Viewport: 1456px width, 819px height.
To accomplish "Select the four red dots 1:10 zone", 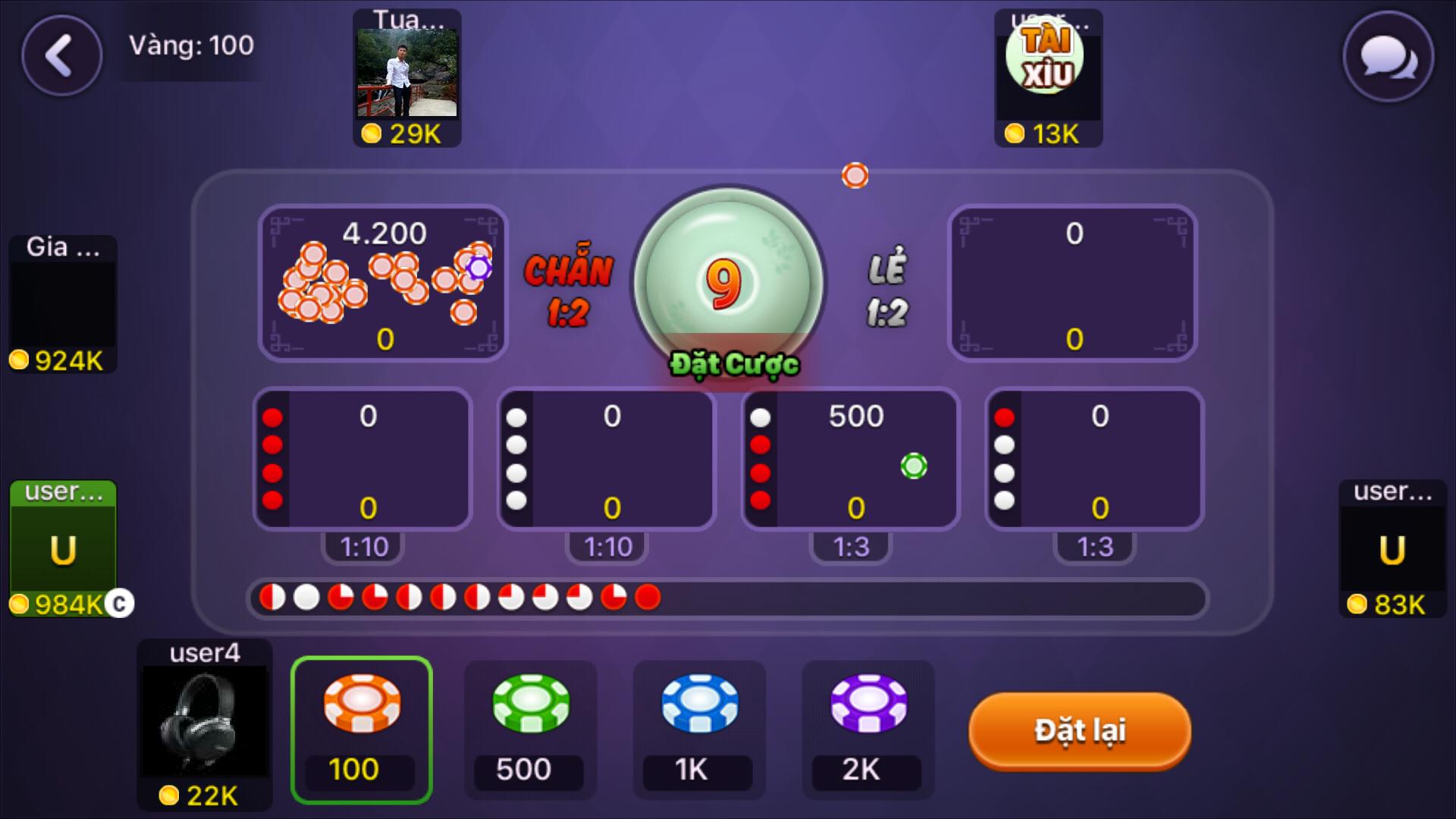I will (x=362, y=459).
